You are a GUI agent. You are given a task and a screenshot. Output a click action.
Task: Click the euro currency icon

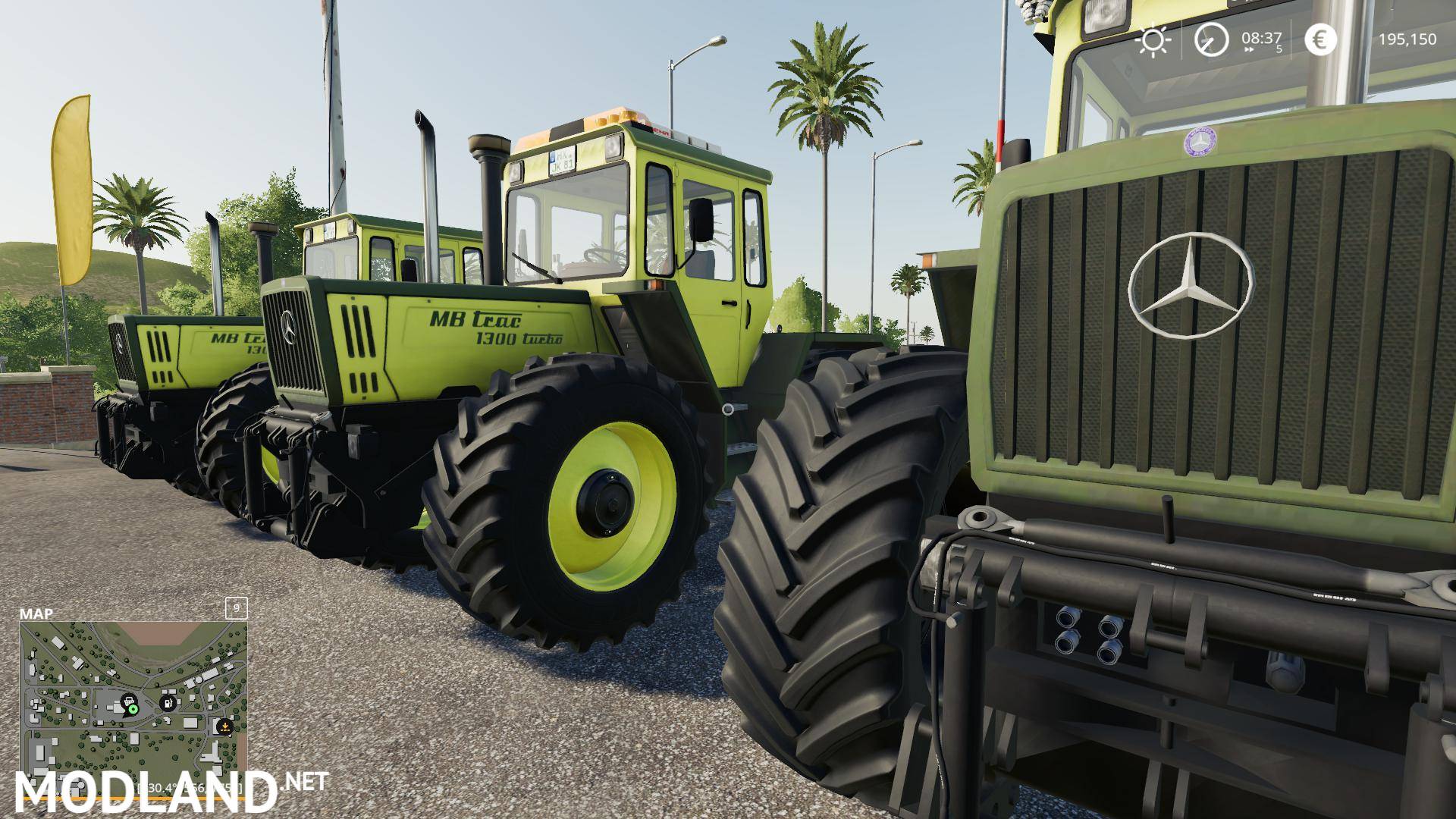pos(1320,40)
